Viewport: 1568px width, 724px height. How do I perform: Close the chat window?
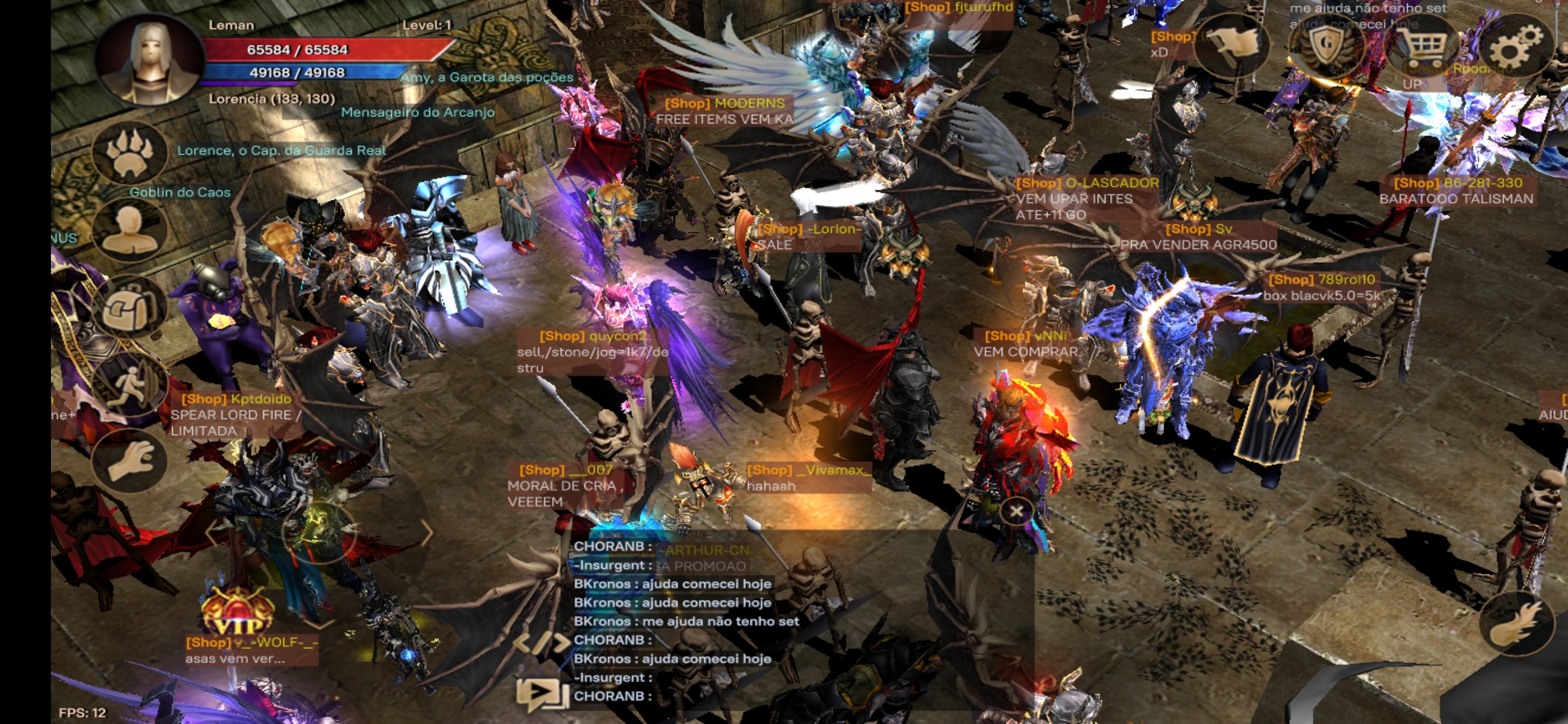[x=1016, y=512]
